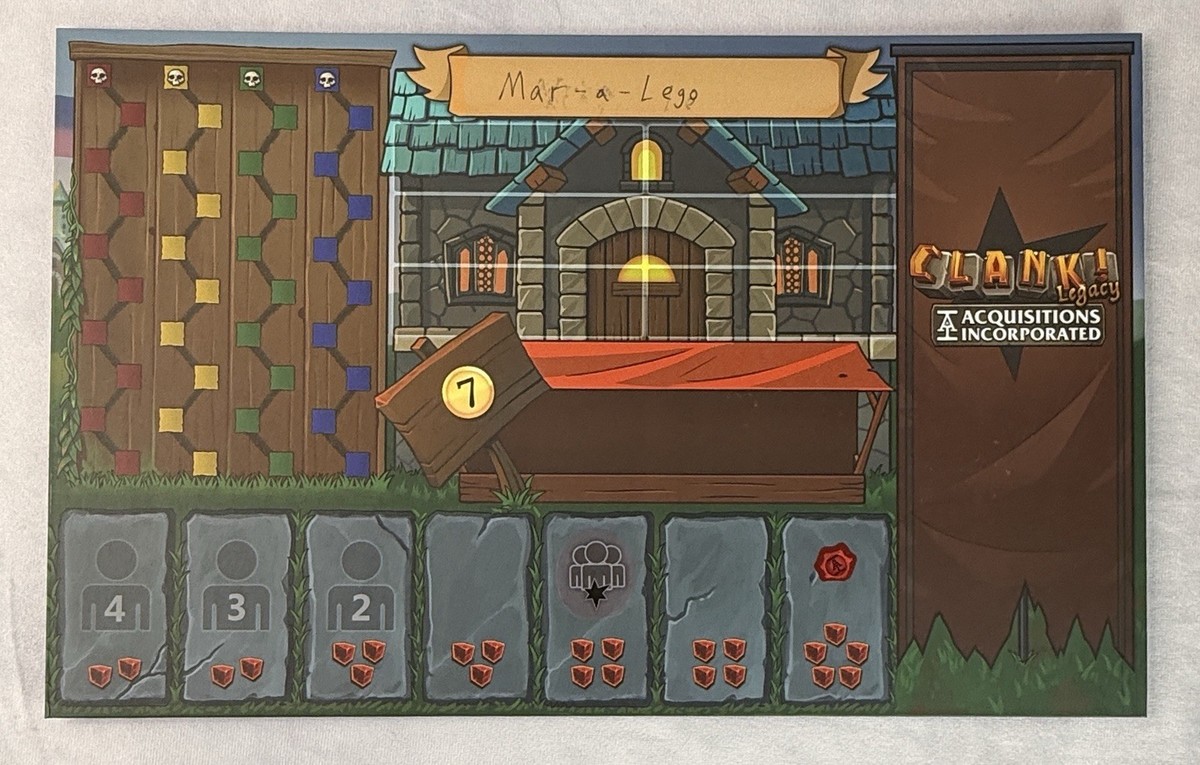
Task: Select the 3-player stone slot
Action: point(237,607)
